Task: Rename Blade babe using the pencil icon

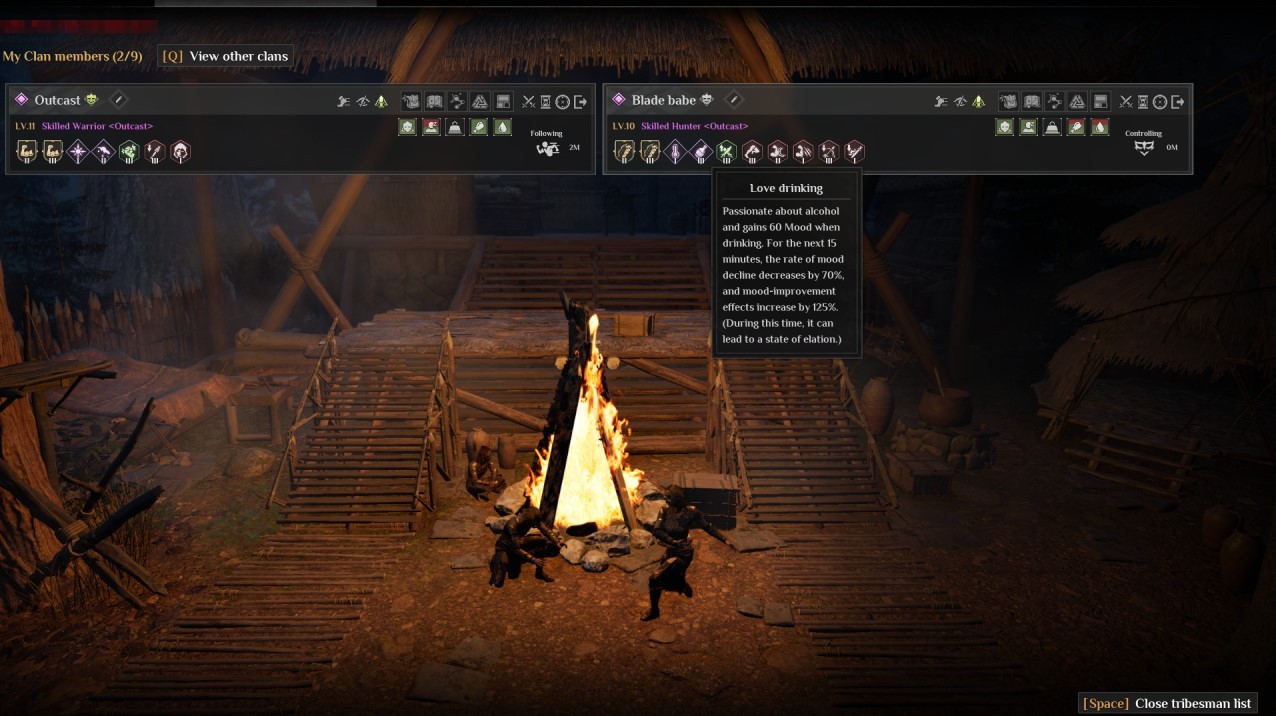Action: [733, 100]
